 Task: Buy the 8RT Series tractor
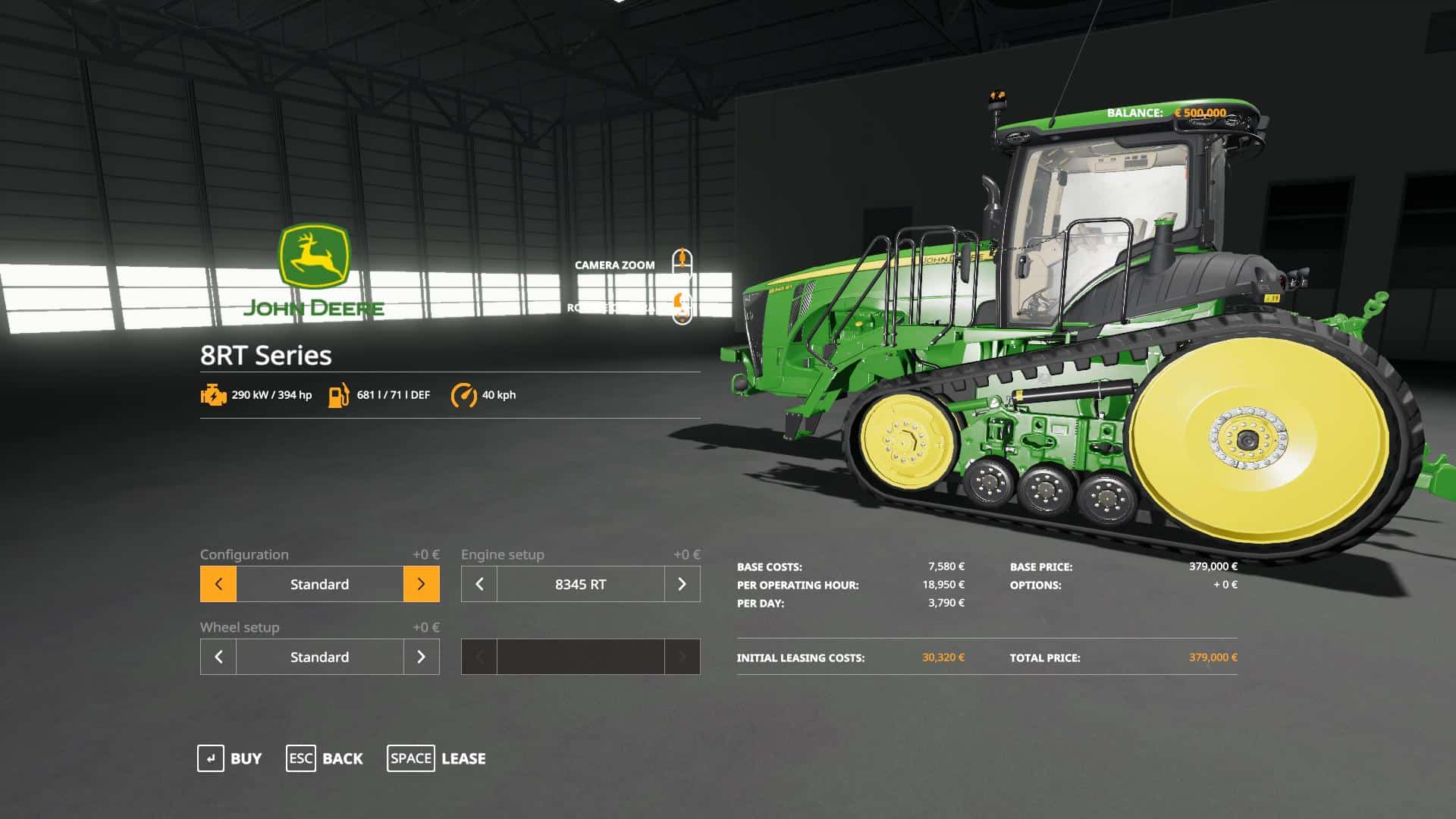(x=230, y=758)
